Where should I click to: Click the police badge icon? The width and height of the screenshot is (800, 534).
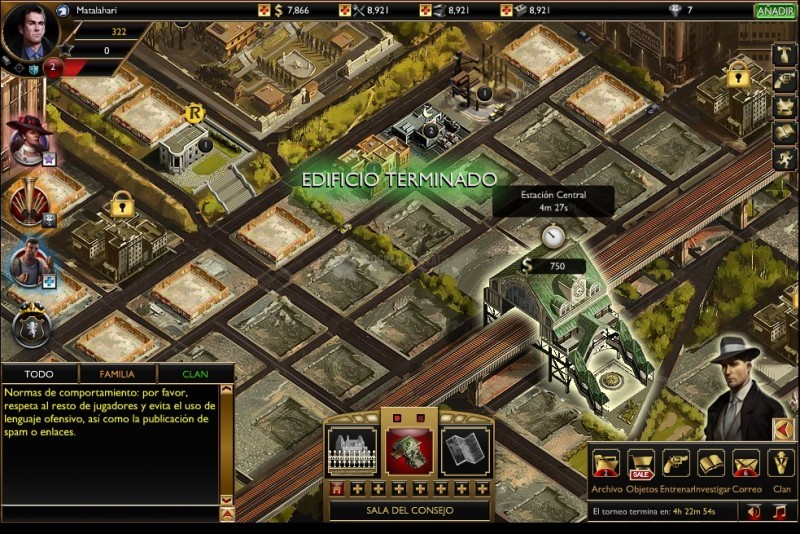coord(32,326)
